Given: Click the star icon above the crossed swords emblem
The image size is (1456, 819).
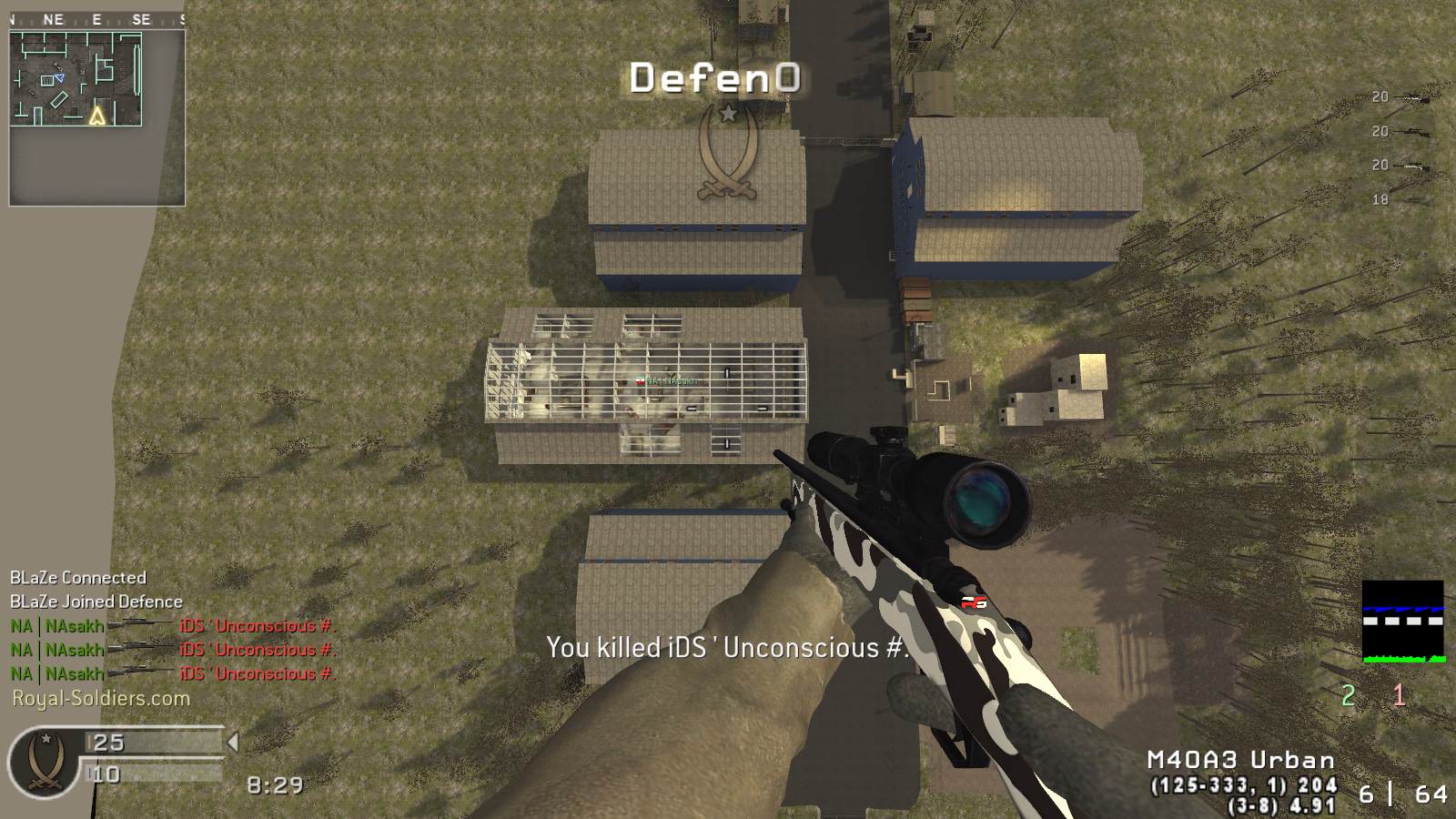Looking at the screenshot, I should click(x=727, y=115).
